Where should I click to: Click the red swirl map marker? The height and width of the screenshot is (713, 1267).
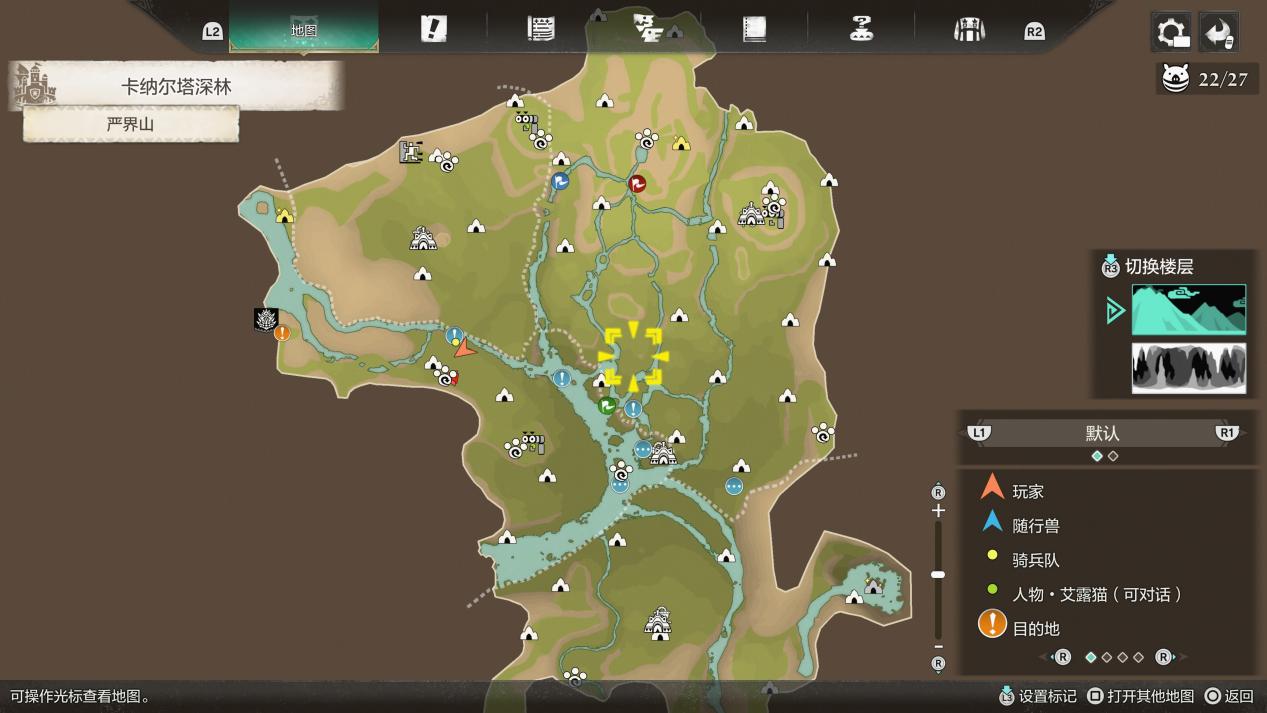[637, 183]
